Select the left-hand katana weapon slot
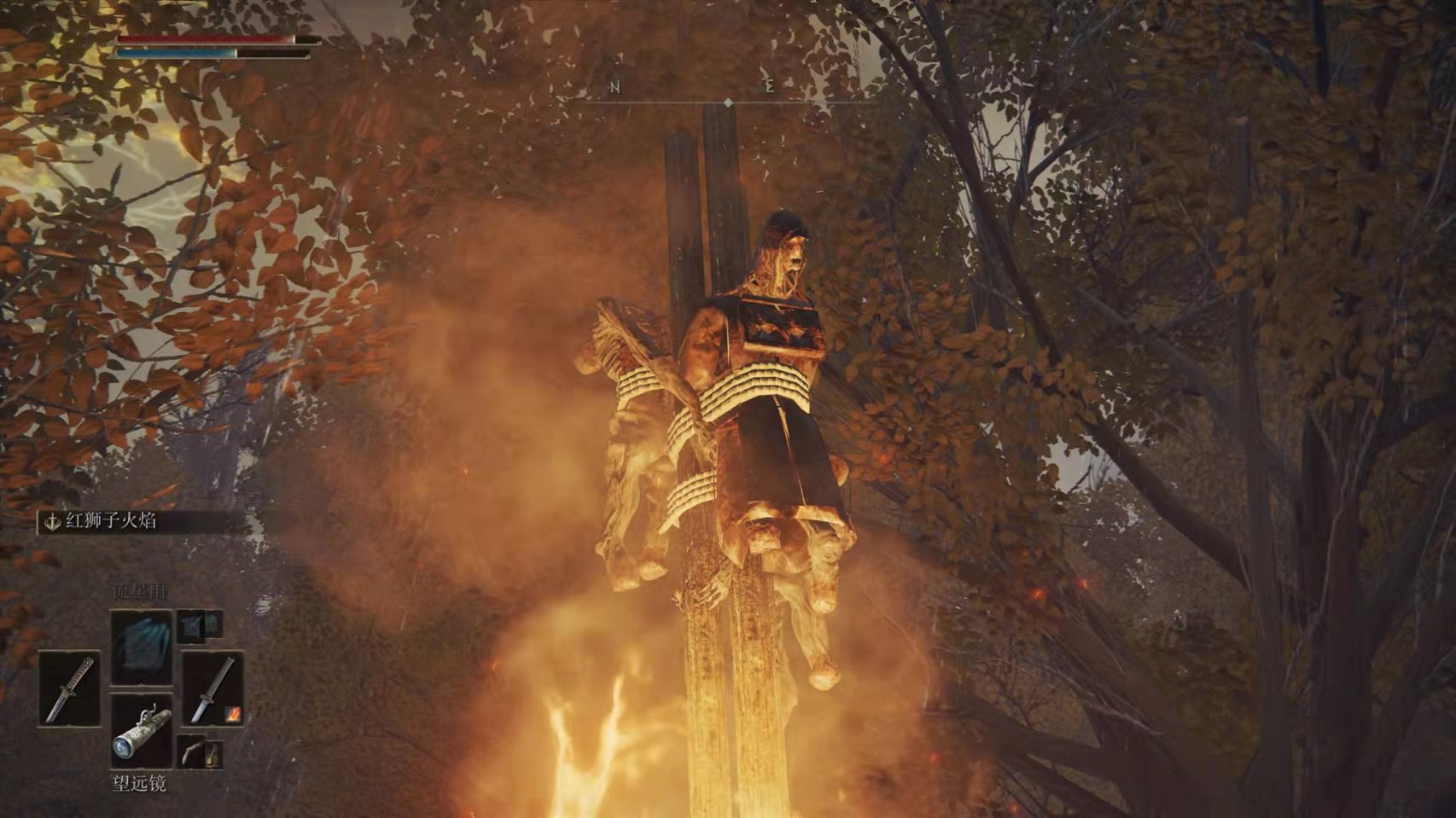The width and height of the screenshot is (1456, 818). click(69, 688)
